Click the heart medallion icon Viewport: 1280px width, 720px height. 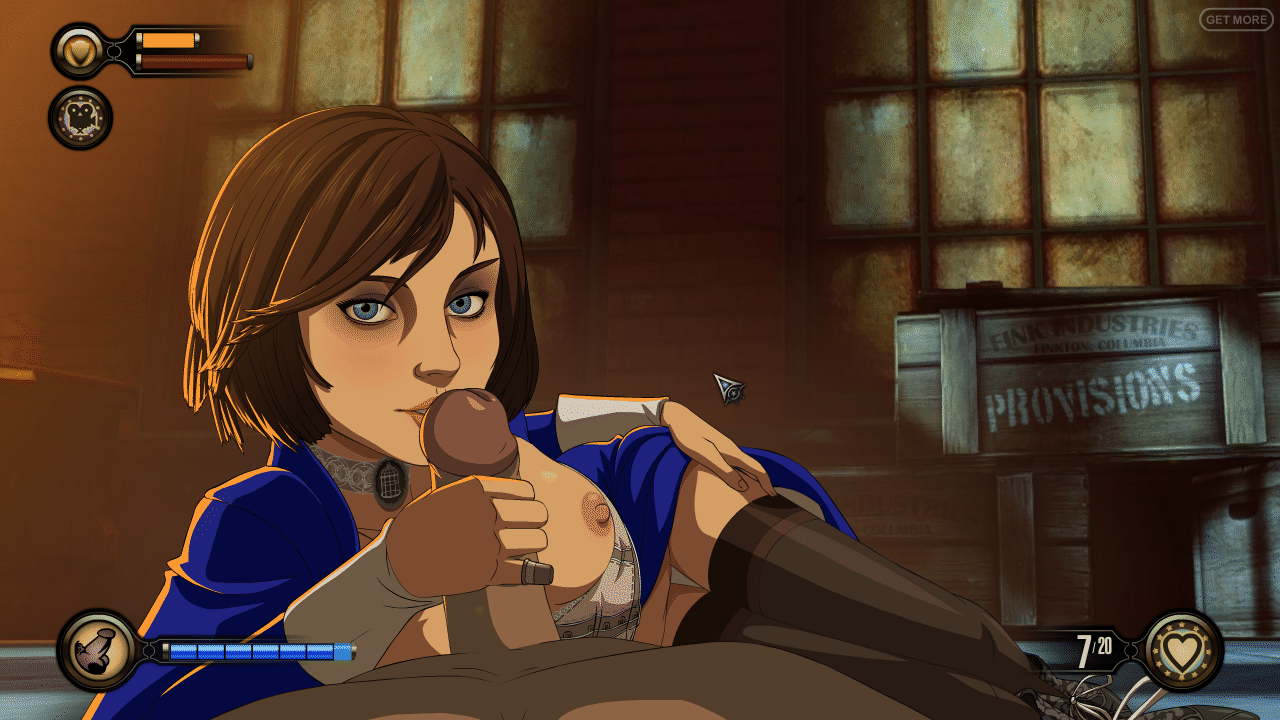point(1184,651)
